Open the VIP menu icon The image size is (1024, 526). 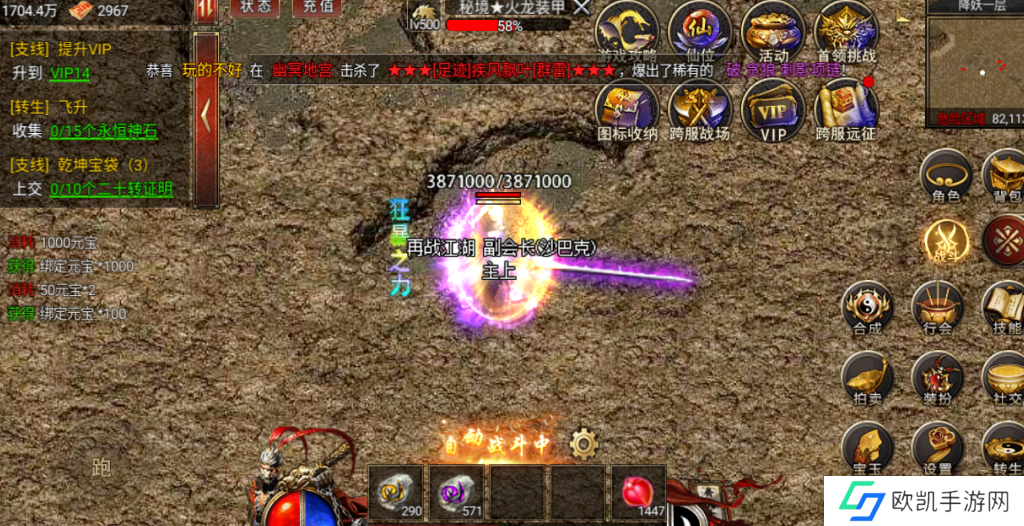click(x=773, y=108)
